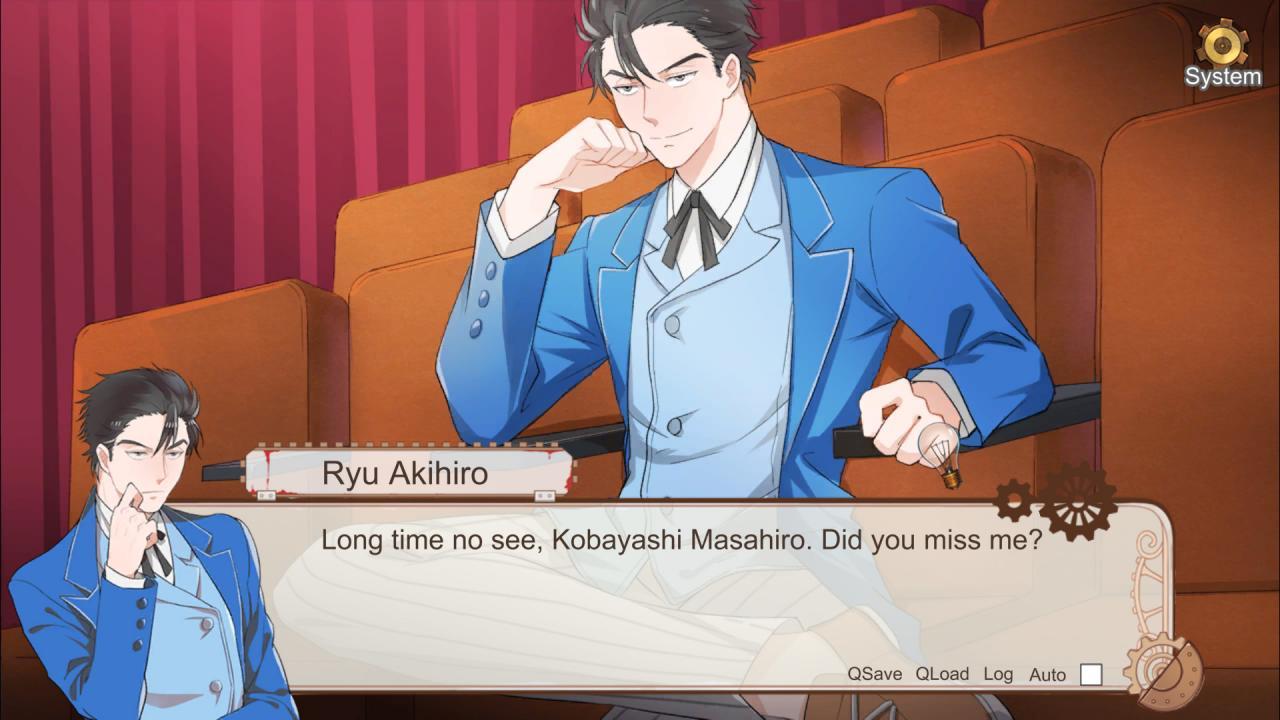The image size is (1280, 720).
Task: Toggle auto-advance by clicking the Auto label
Action: 1046,675
